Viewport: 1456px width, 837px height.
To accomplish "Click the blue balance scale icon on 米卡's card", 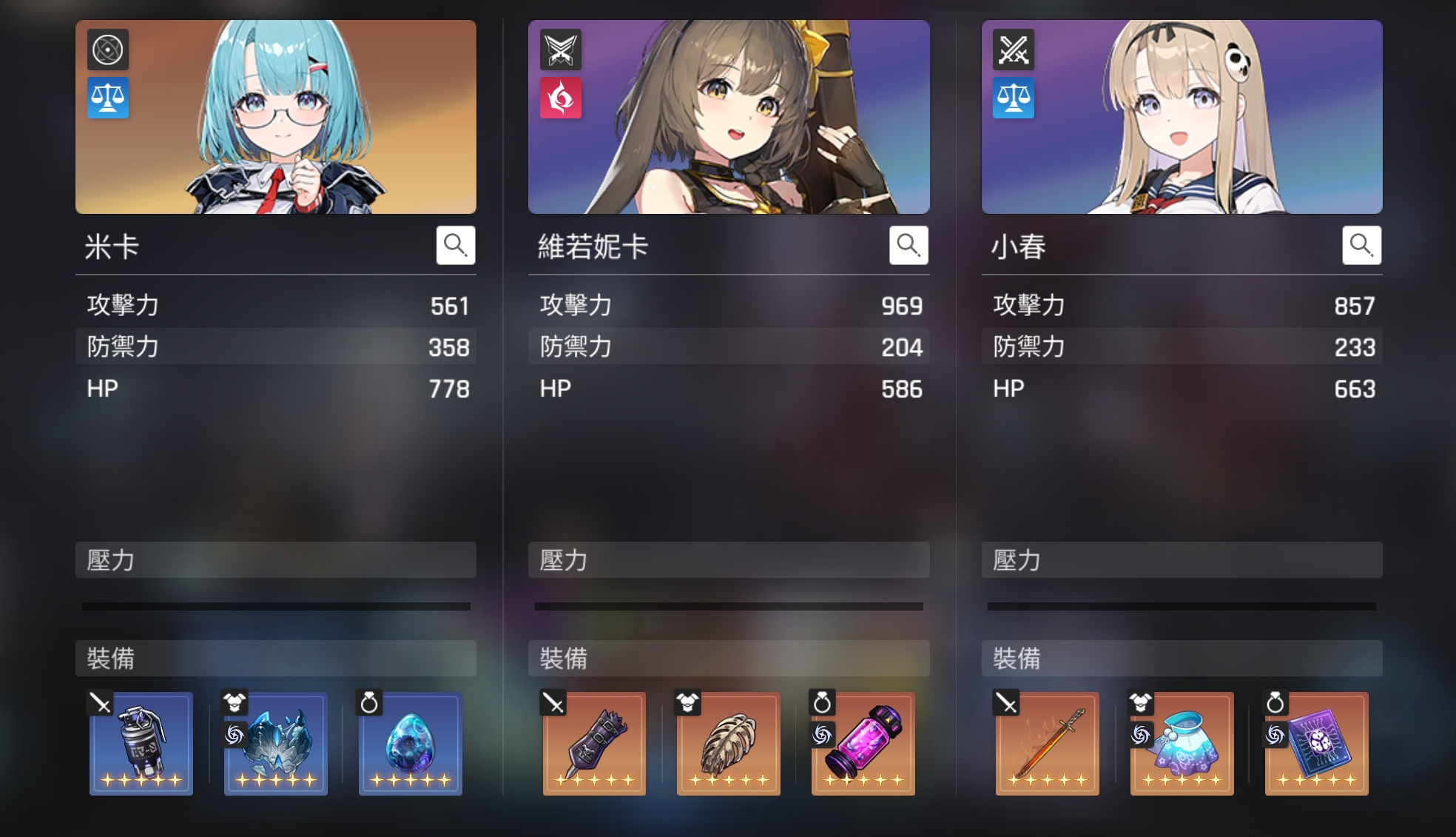I will point(108,96).
